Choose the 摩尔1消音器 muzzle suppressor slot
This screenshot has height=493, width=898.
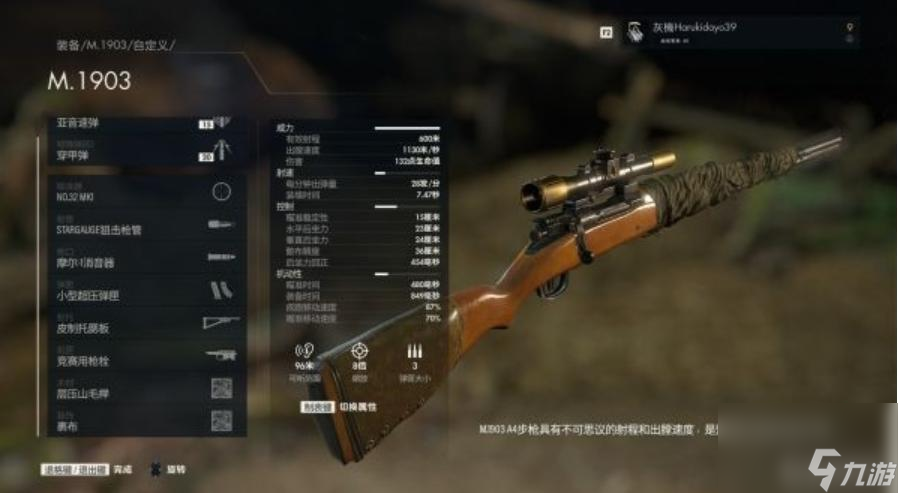(x=145, y=258)
